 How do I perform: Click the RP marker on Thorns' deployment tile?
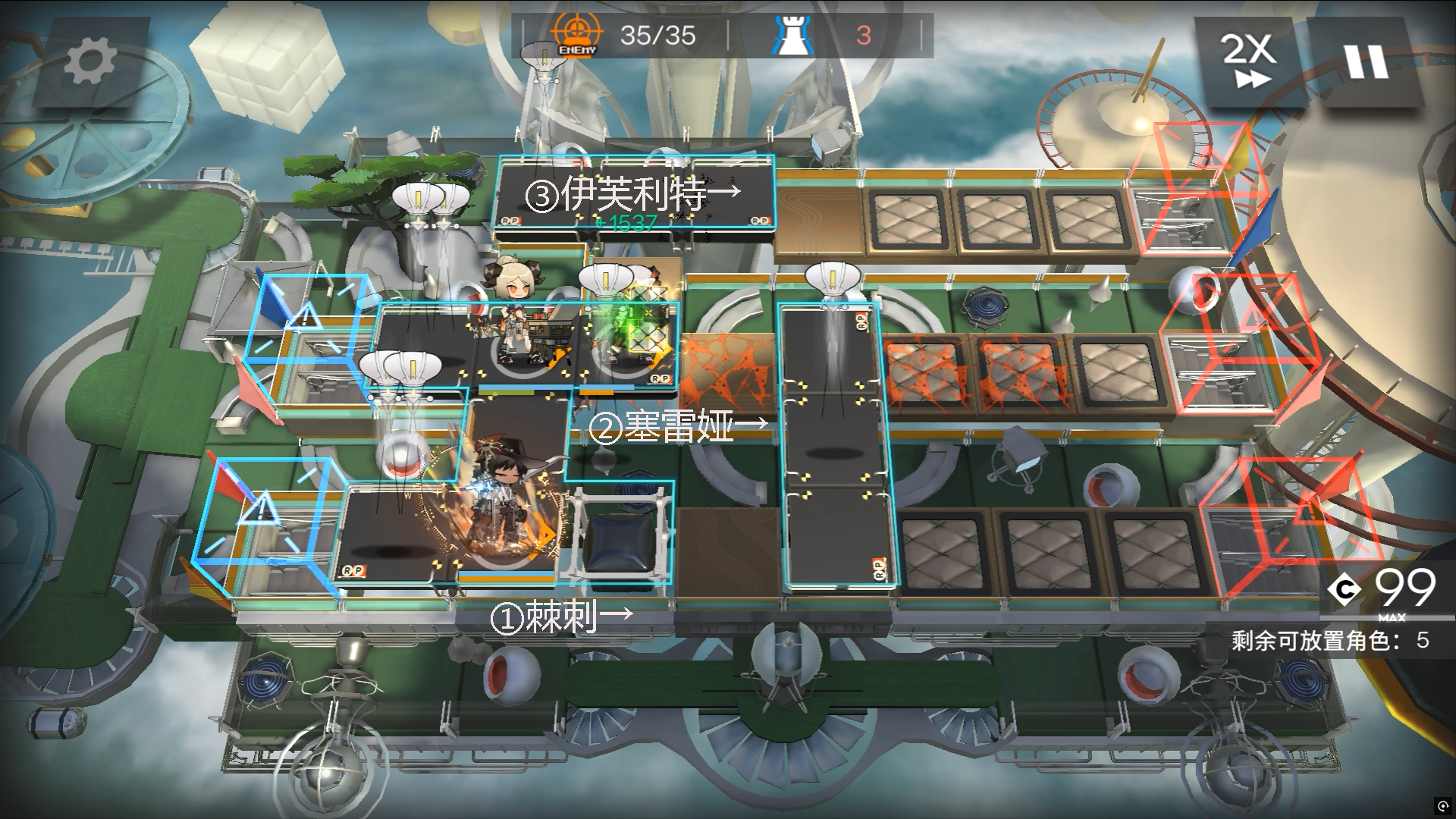coord(353,572)
